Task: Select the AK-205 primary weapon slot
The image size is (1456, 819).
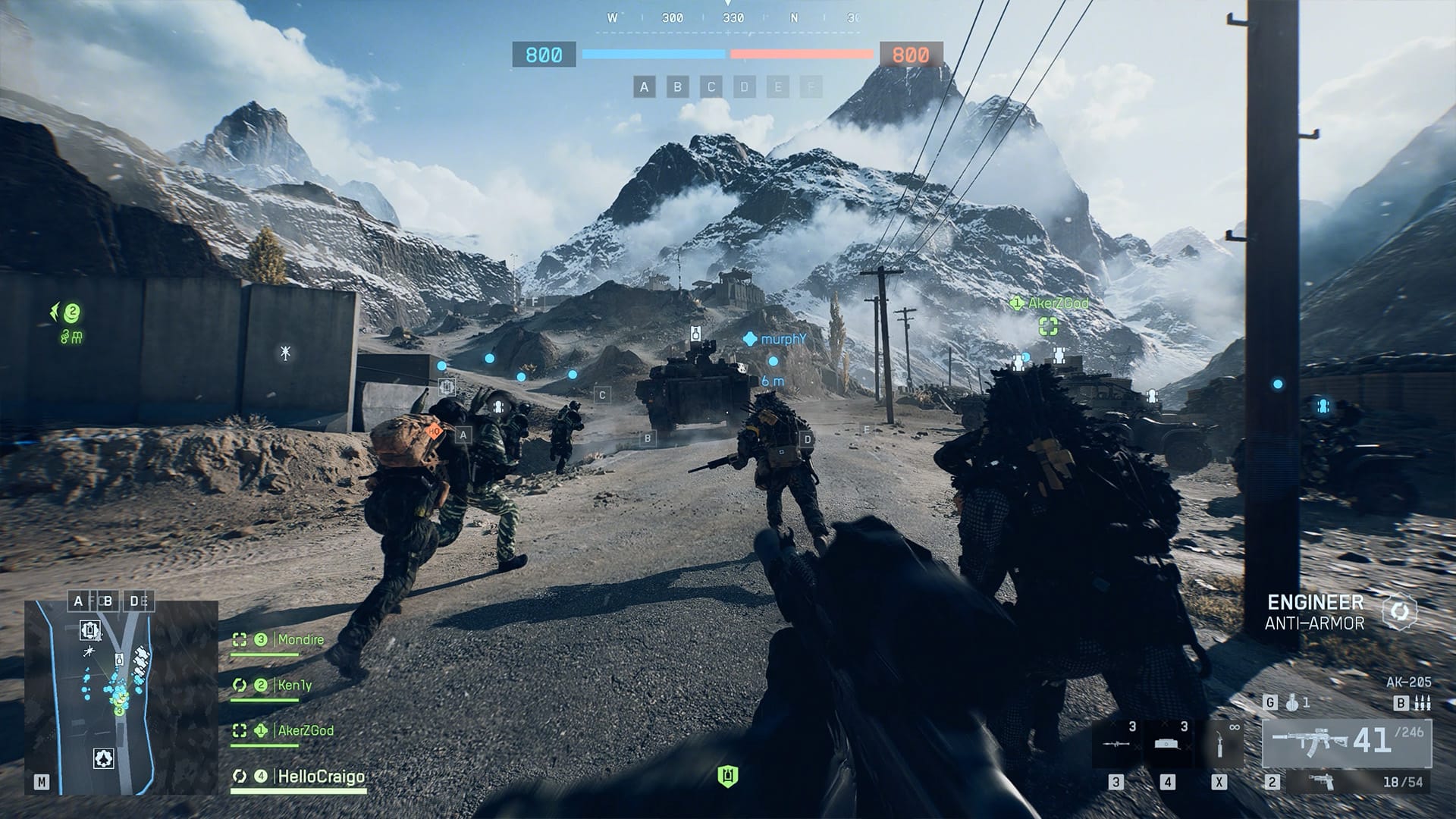Action: click(x=1346, y=742)
